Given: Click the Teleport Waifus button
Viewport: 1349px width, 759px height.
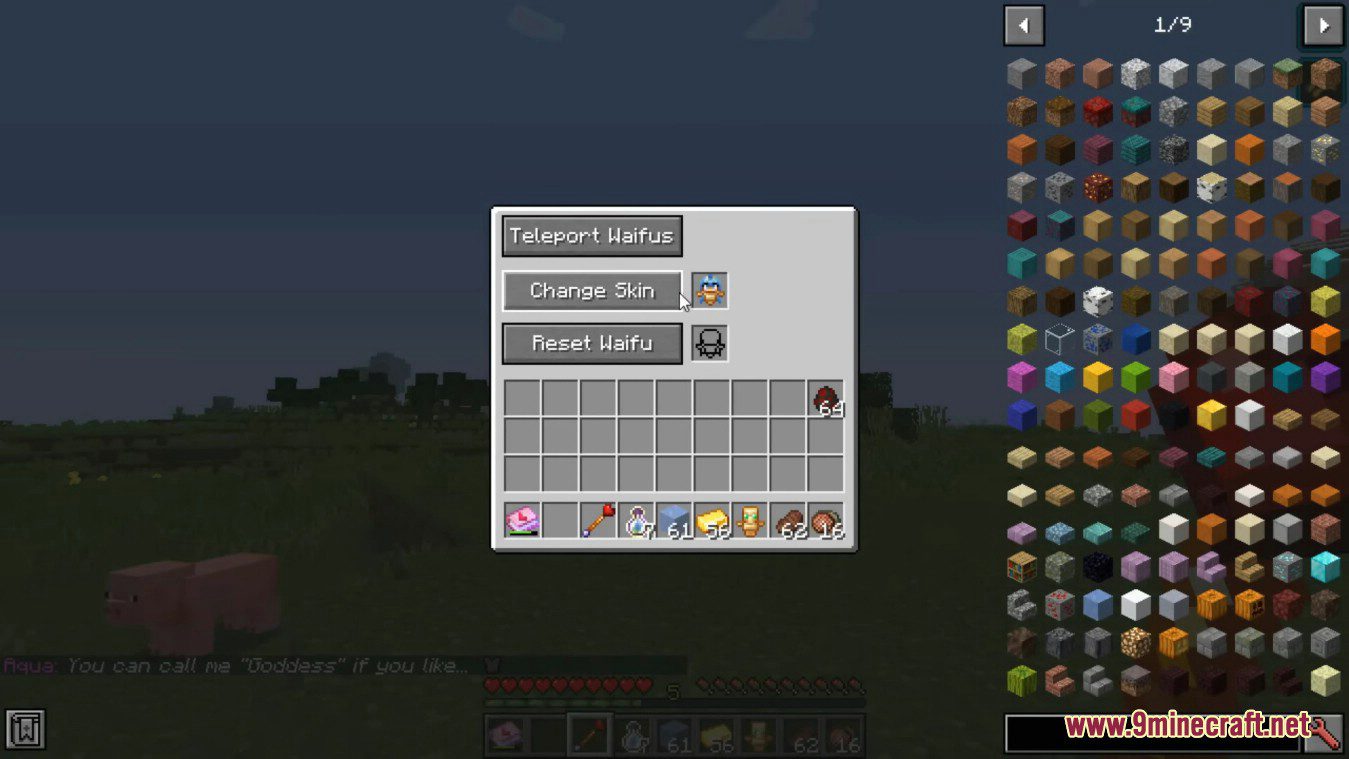Looking at the screenshot, I should pyautogui.click(x=591, y=236).
